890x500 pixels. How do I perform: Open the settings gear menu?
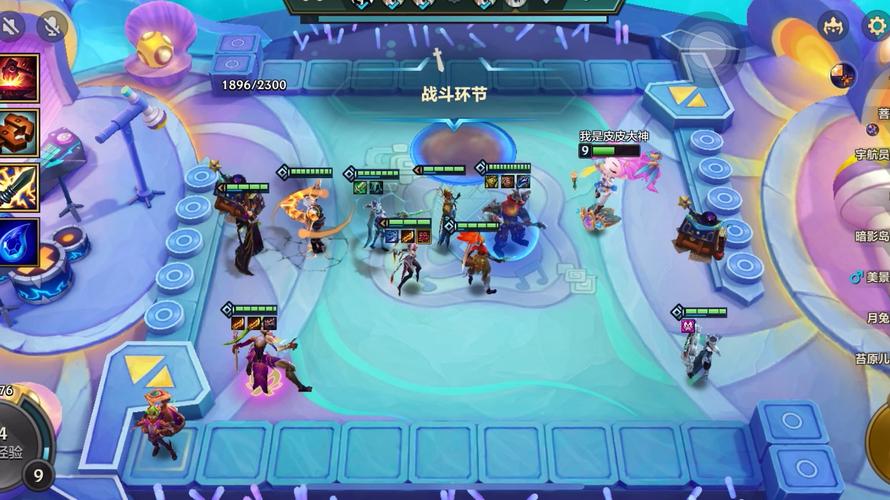tap(876, 26)
